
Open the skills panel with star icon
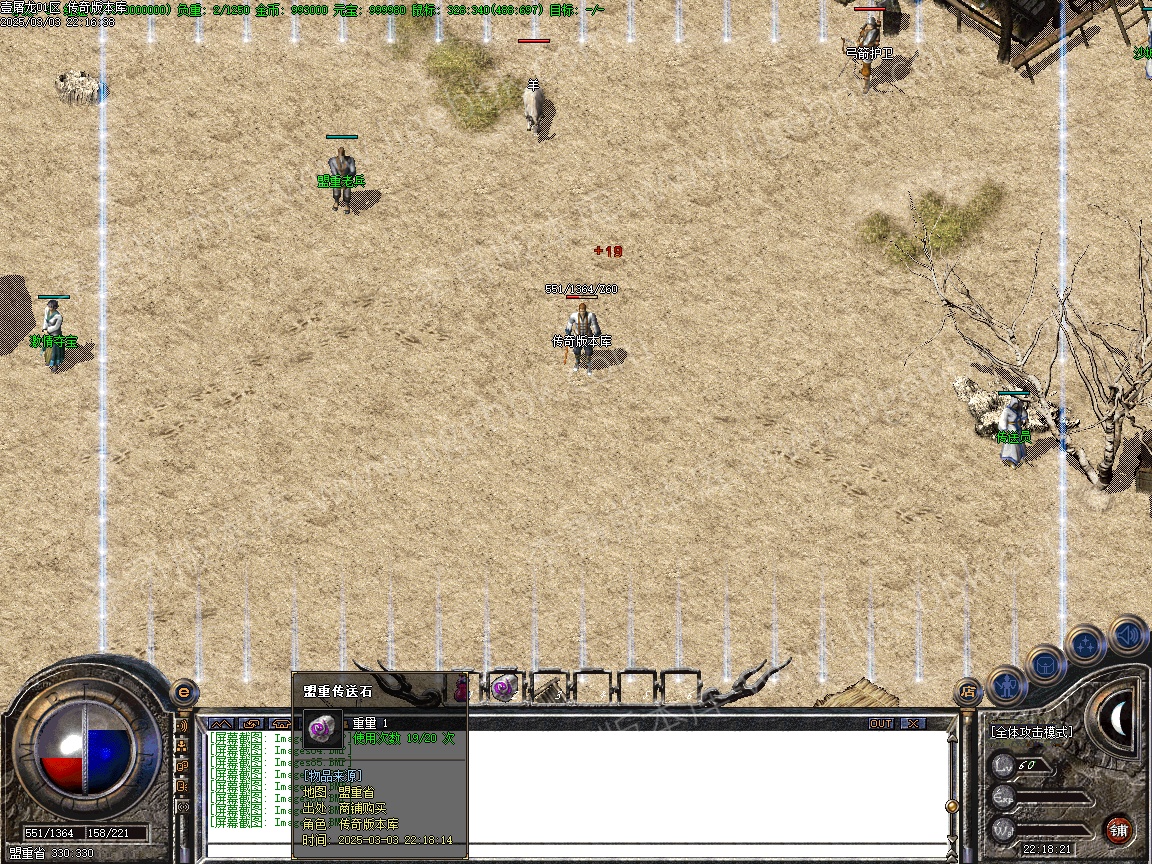(x=1085, y=644)
